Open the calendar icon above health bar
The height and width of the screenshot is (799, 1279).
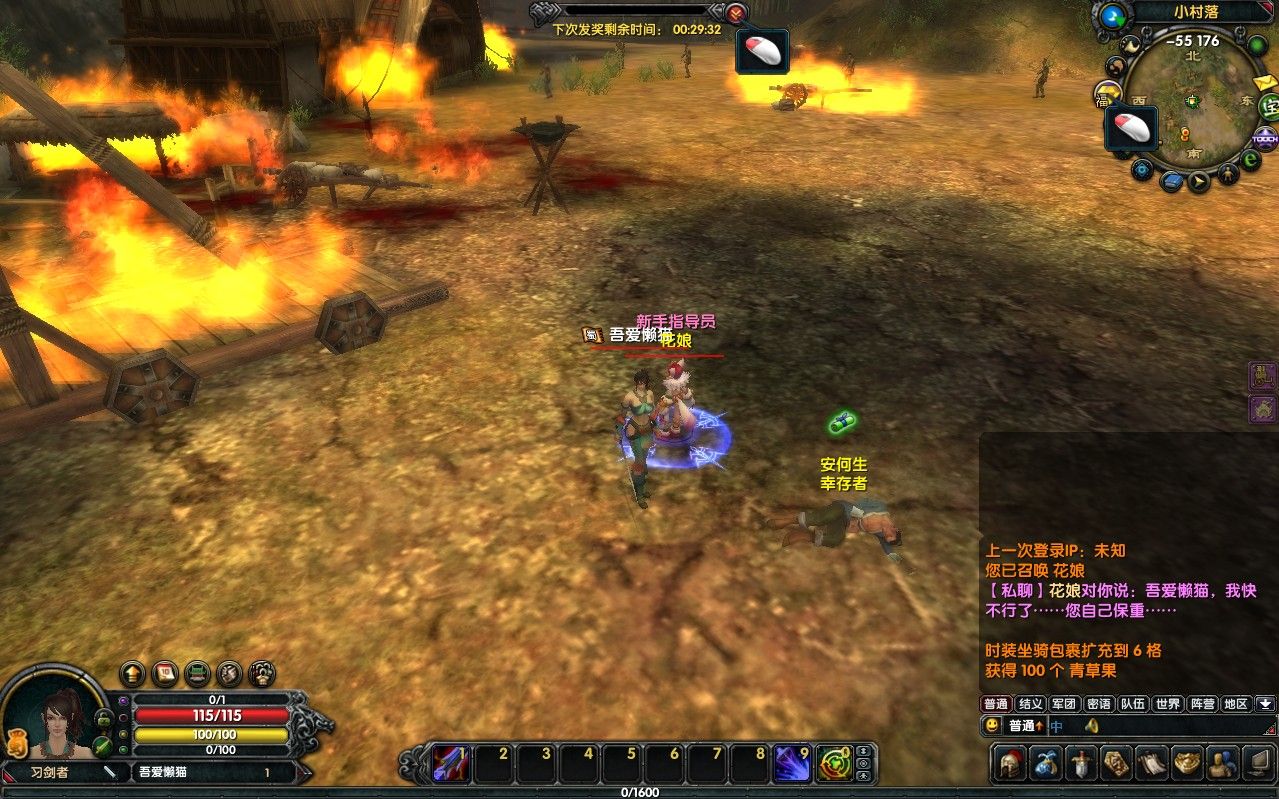click(x=165, y=672)
